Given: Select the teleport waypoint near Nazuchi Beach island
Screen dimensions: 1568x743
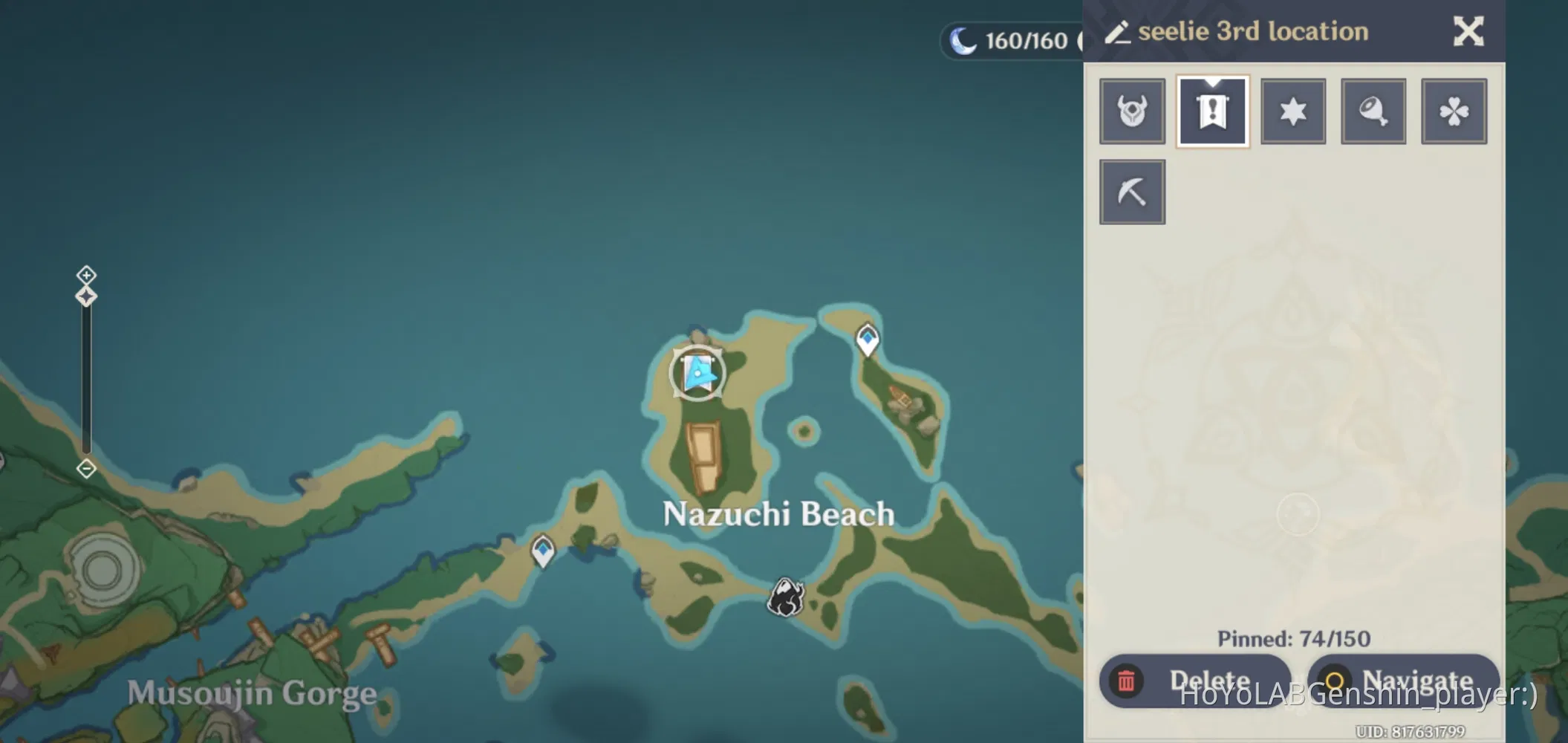Looking at the screenshot, I should click(x=866, y=340).
